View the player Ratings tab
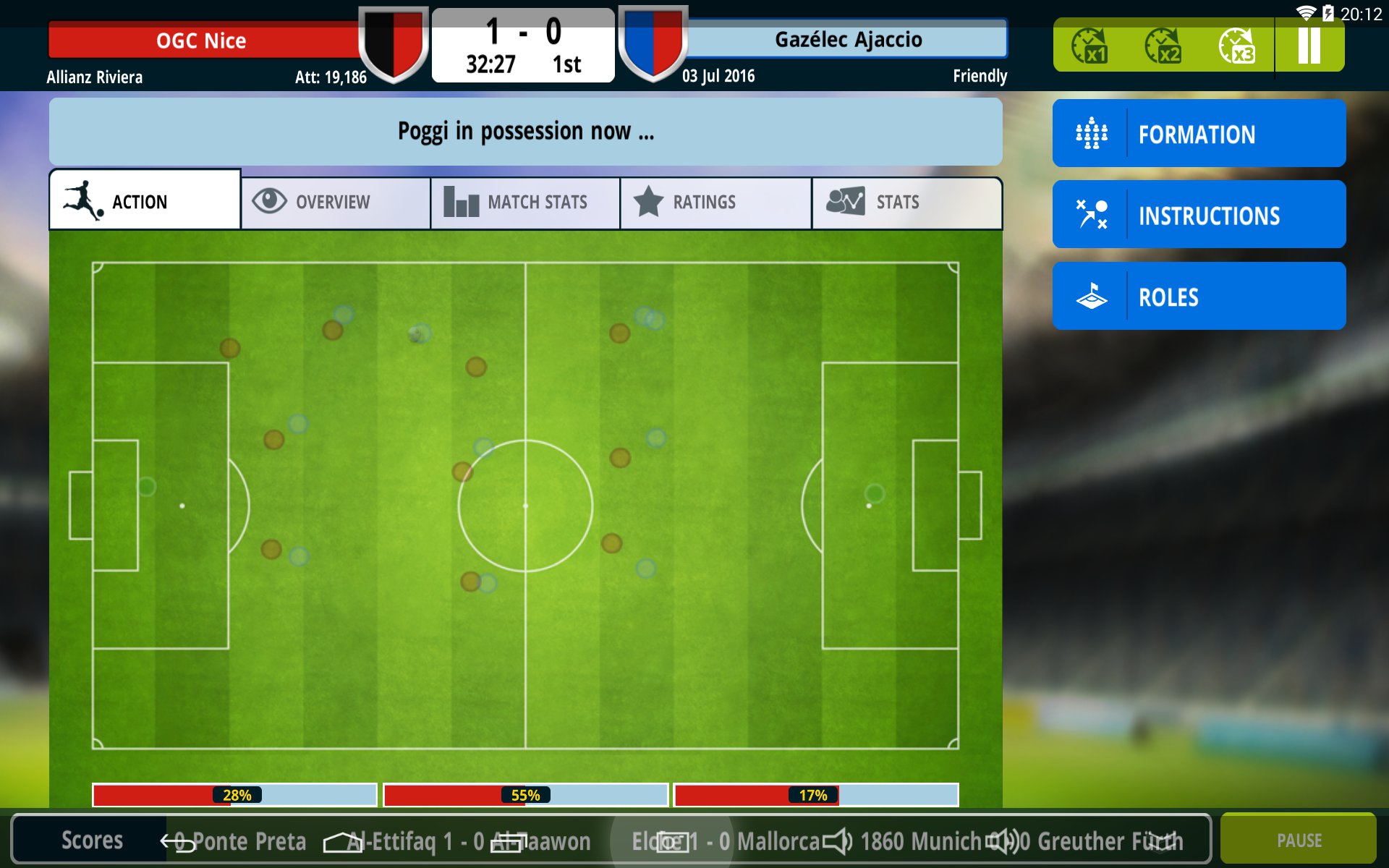Viewport: 1389px width, 868px height. pyautogui.click(x=715, y=202)
